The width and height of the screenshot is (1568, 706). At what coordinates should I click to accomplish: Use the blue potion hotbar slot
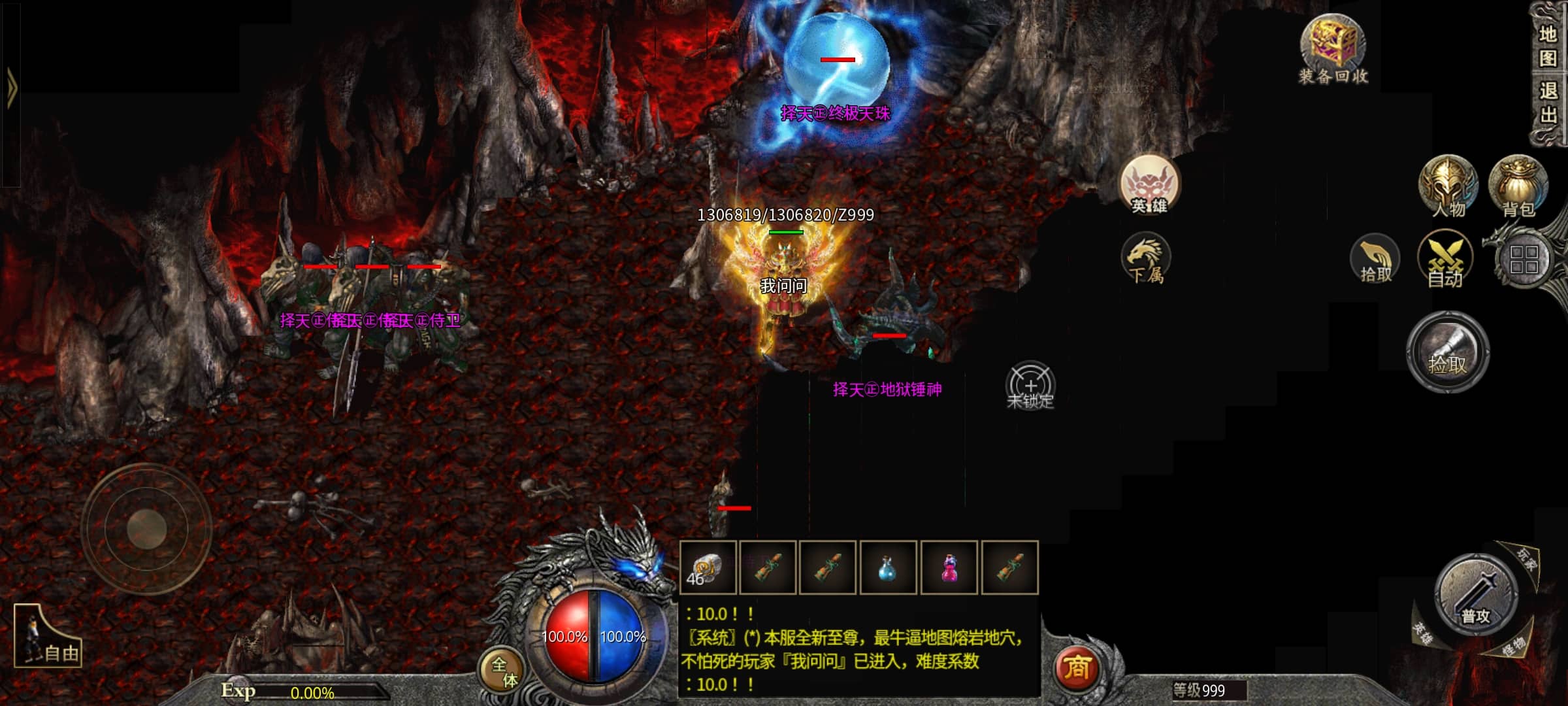tap(887, 568)
